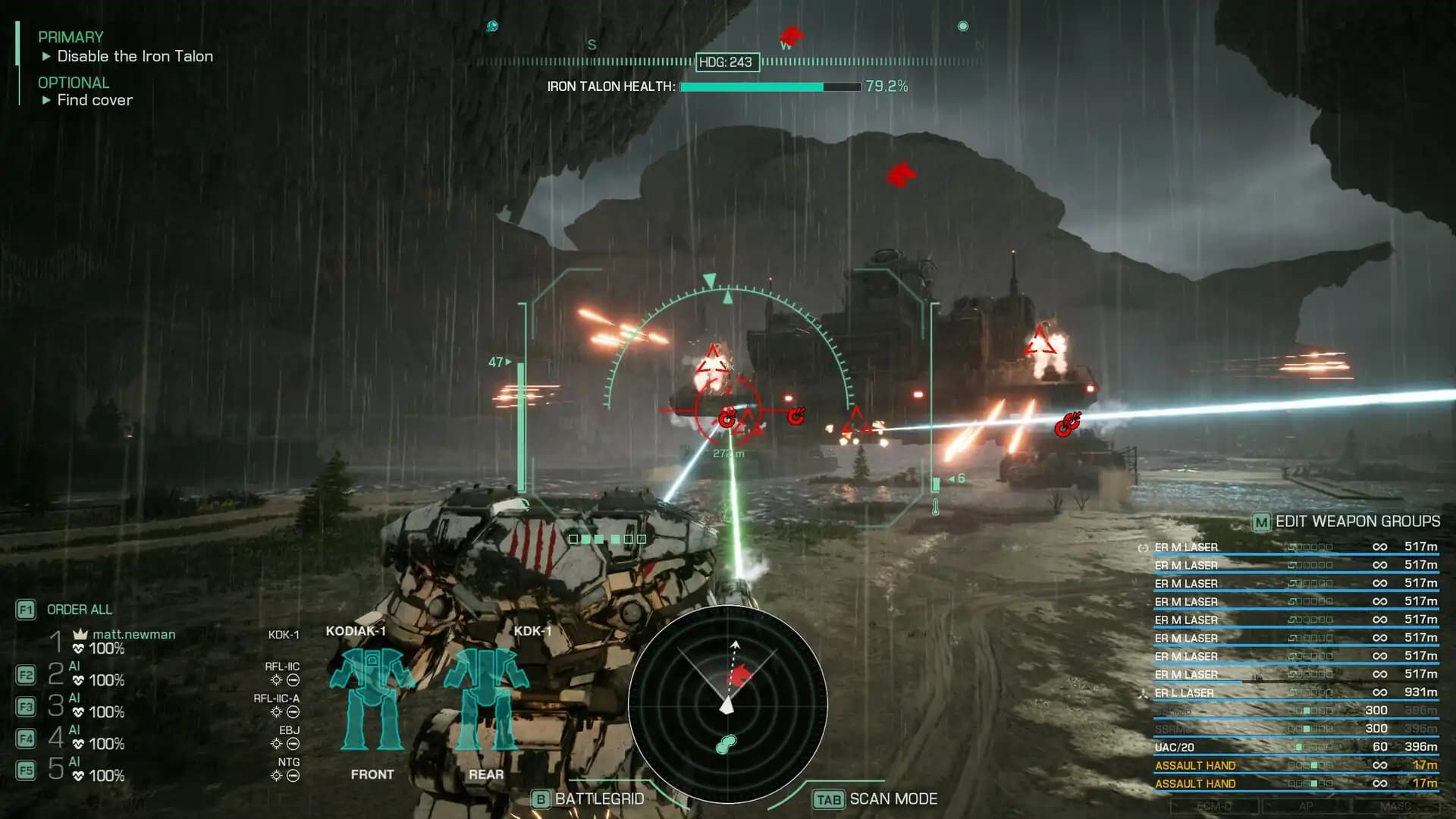Click the F5 key icon for the NTG pilot
This screenshot has height=819, width=1456.
coord(27,768)
